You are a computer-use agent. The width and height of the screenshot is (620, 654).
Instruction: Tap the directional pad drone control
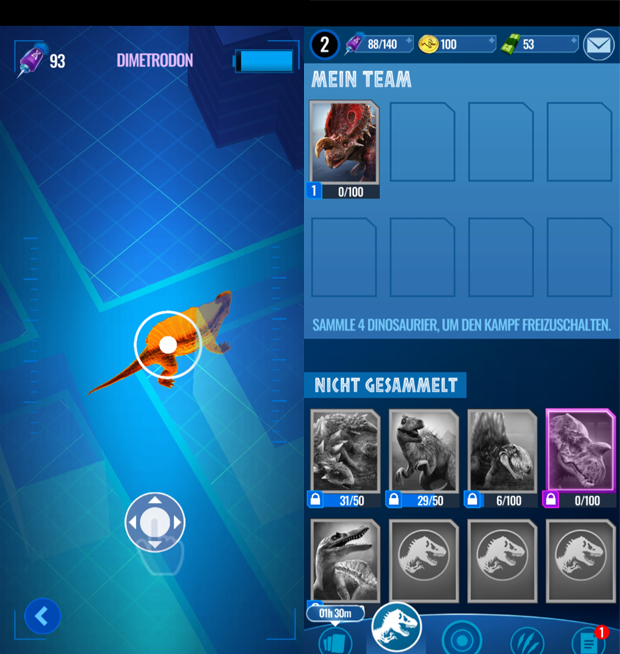coord(155,521)
